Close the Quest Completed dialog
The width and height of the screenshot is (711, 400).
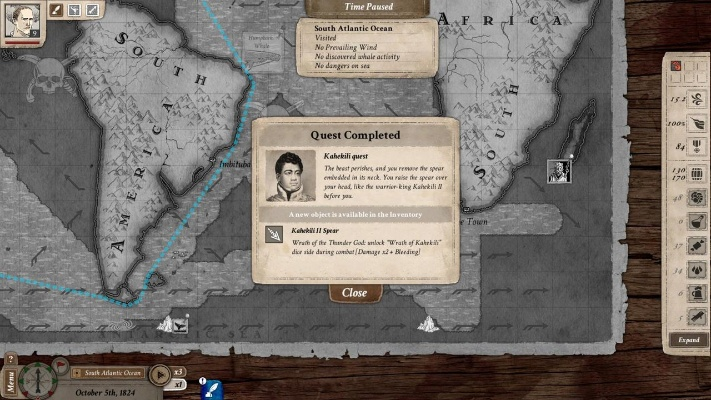pyautogui.click(x=354, y=293)
